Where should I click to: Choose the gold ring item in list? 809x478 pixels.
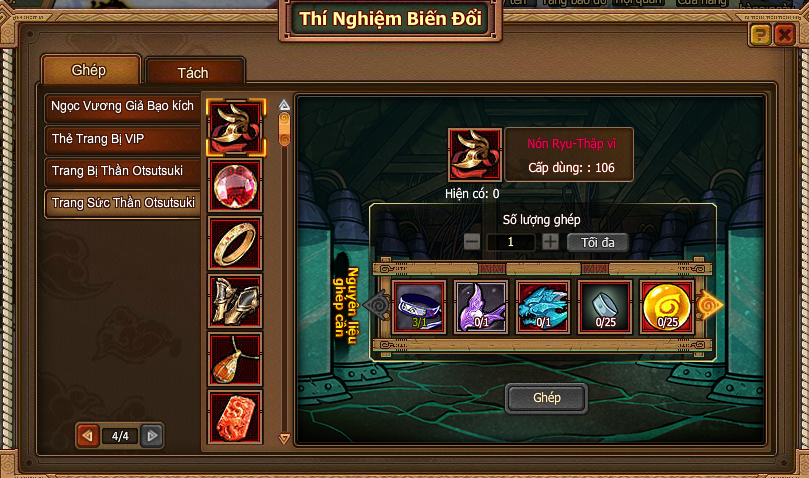(x=236, y=243)
